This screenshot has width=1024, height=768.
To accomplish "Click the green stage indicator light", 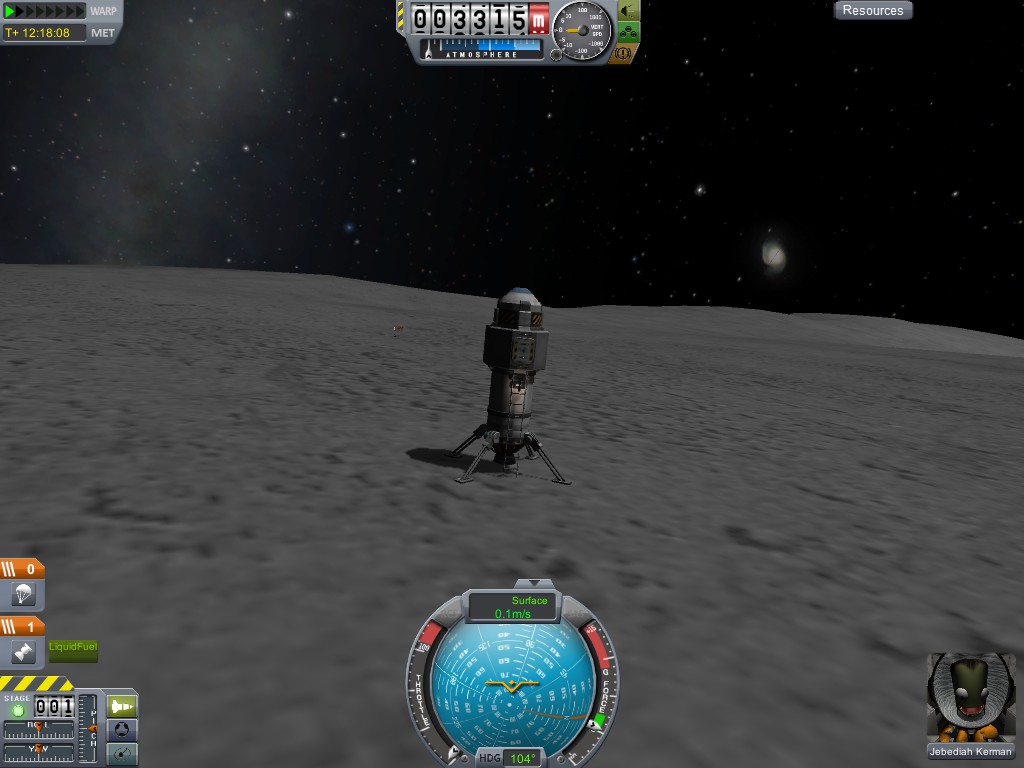I will click(17, 710).
